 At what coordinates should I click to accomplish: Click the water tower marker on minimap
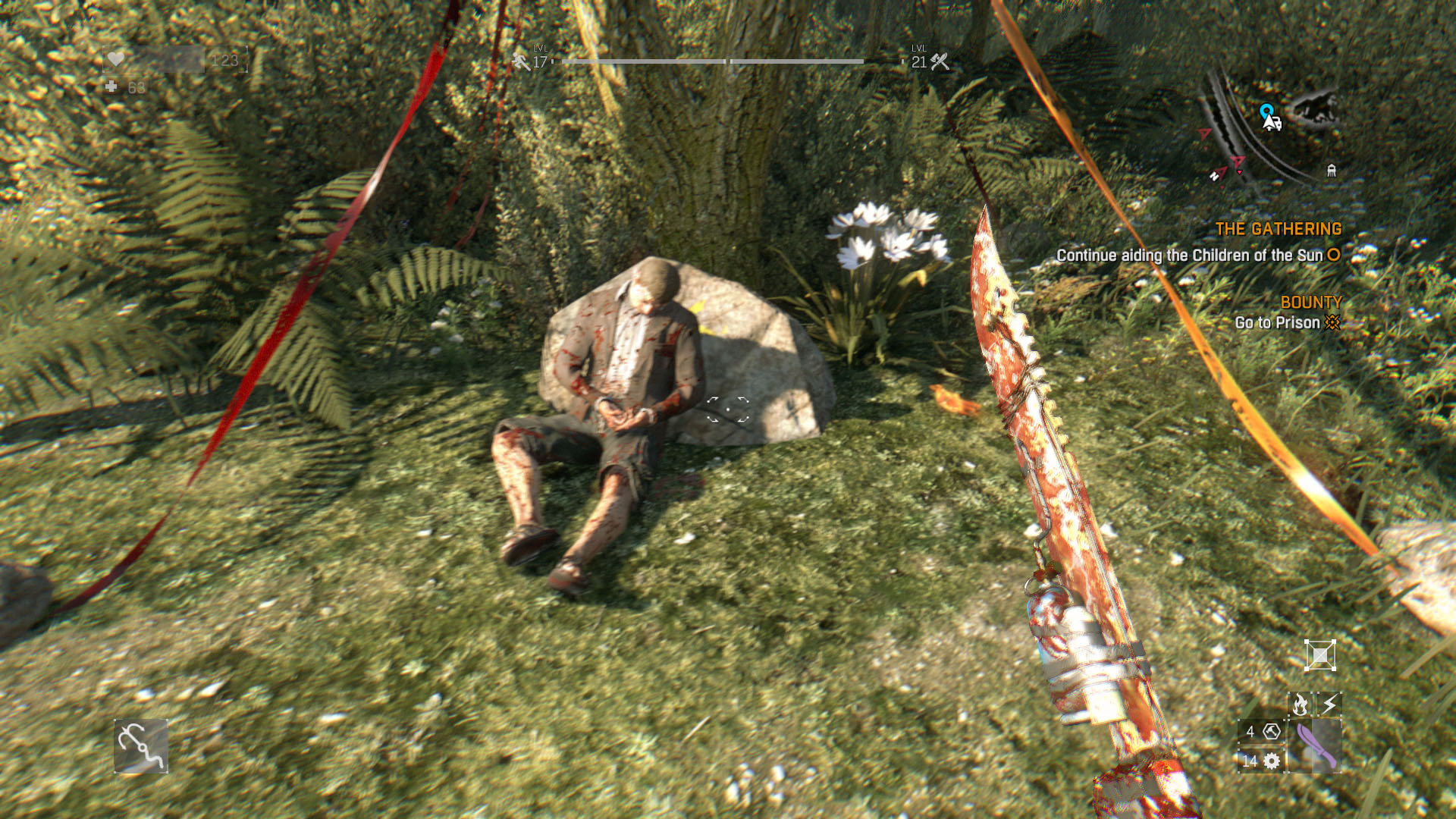click(x=1331, y=171)
